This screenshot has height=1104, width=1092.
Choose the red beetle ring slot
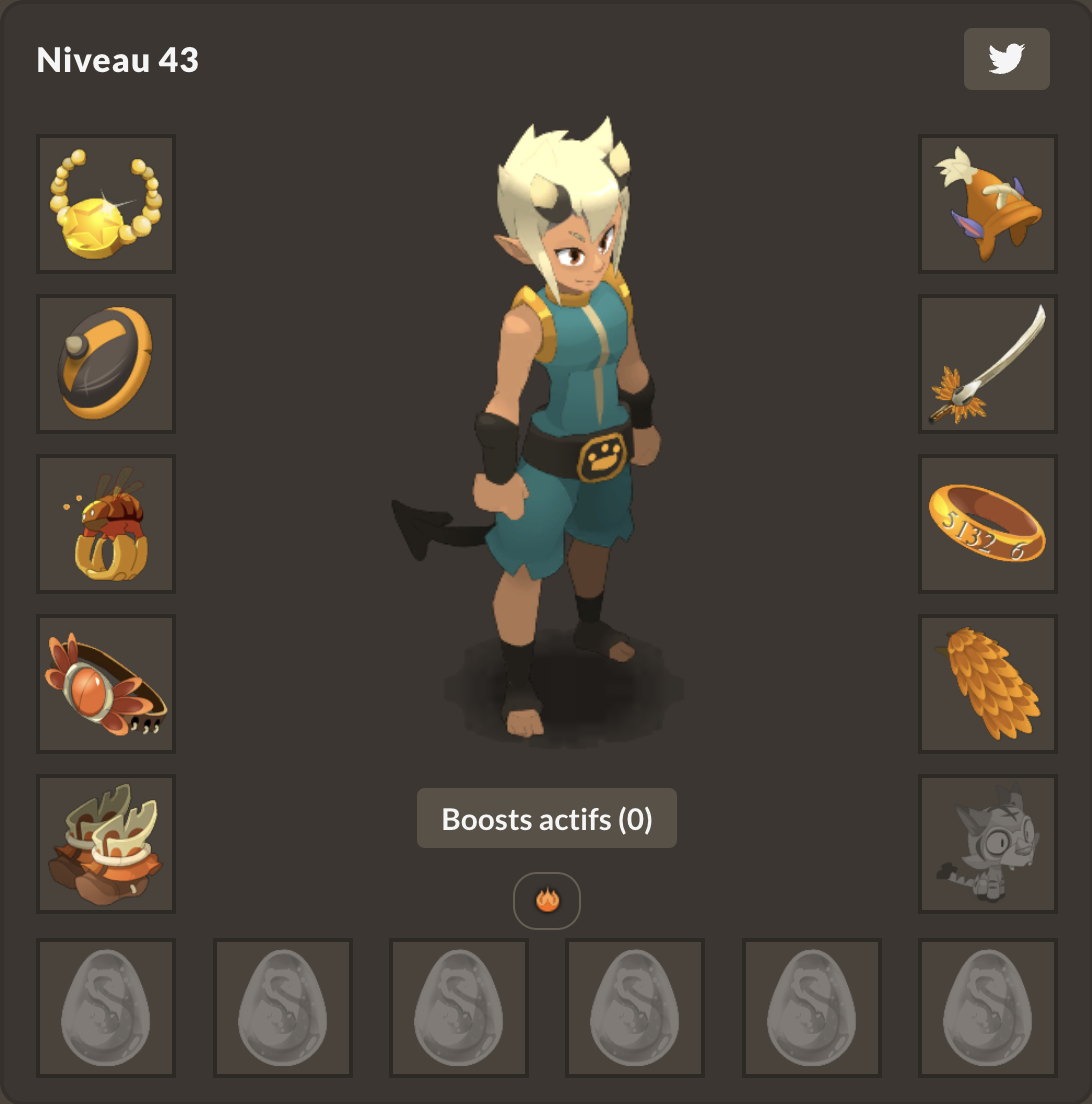coord(106,524)
